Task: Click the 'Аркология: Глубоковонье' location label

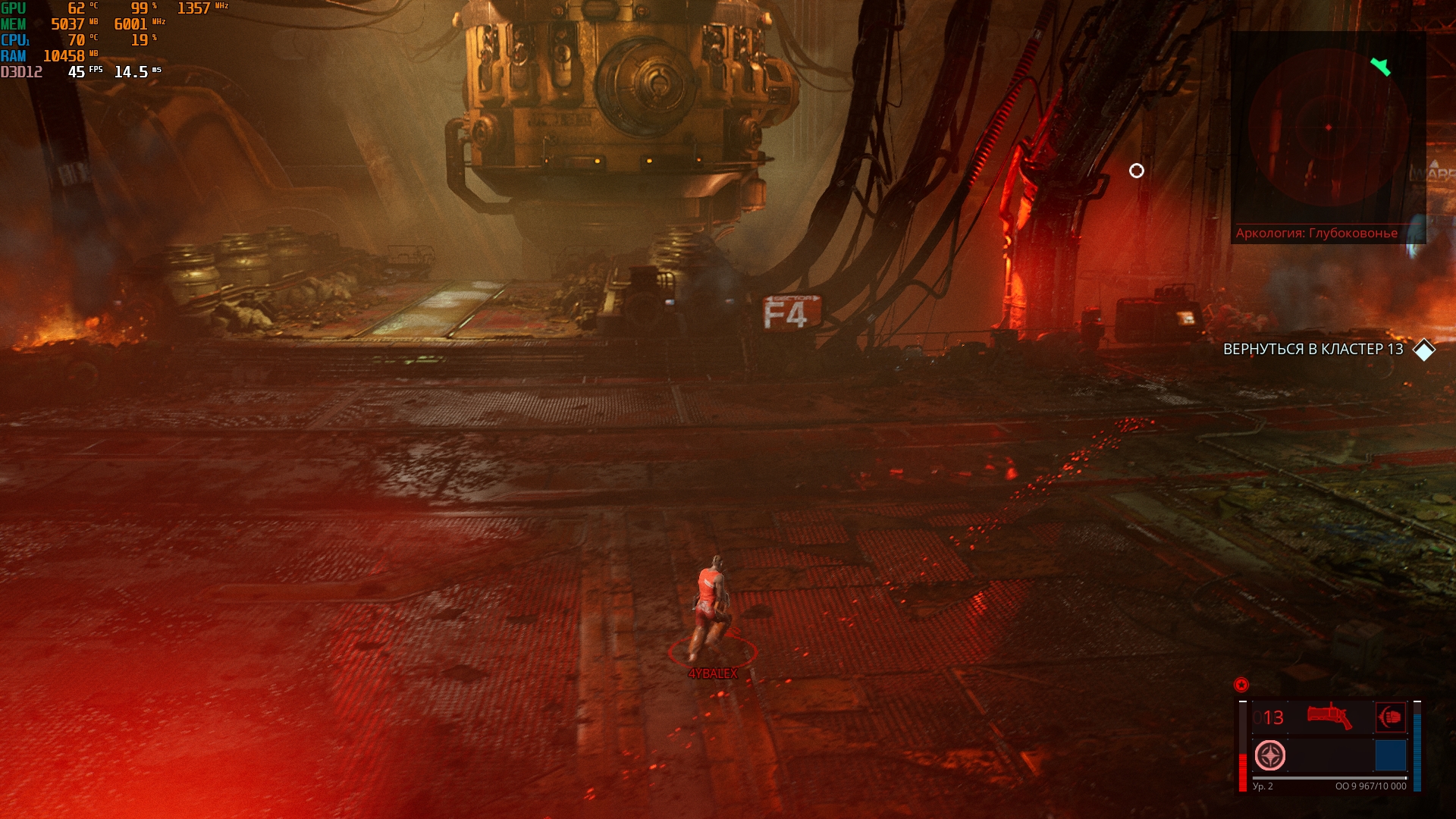Action: click(1316, 234)
